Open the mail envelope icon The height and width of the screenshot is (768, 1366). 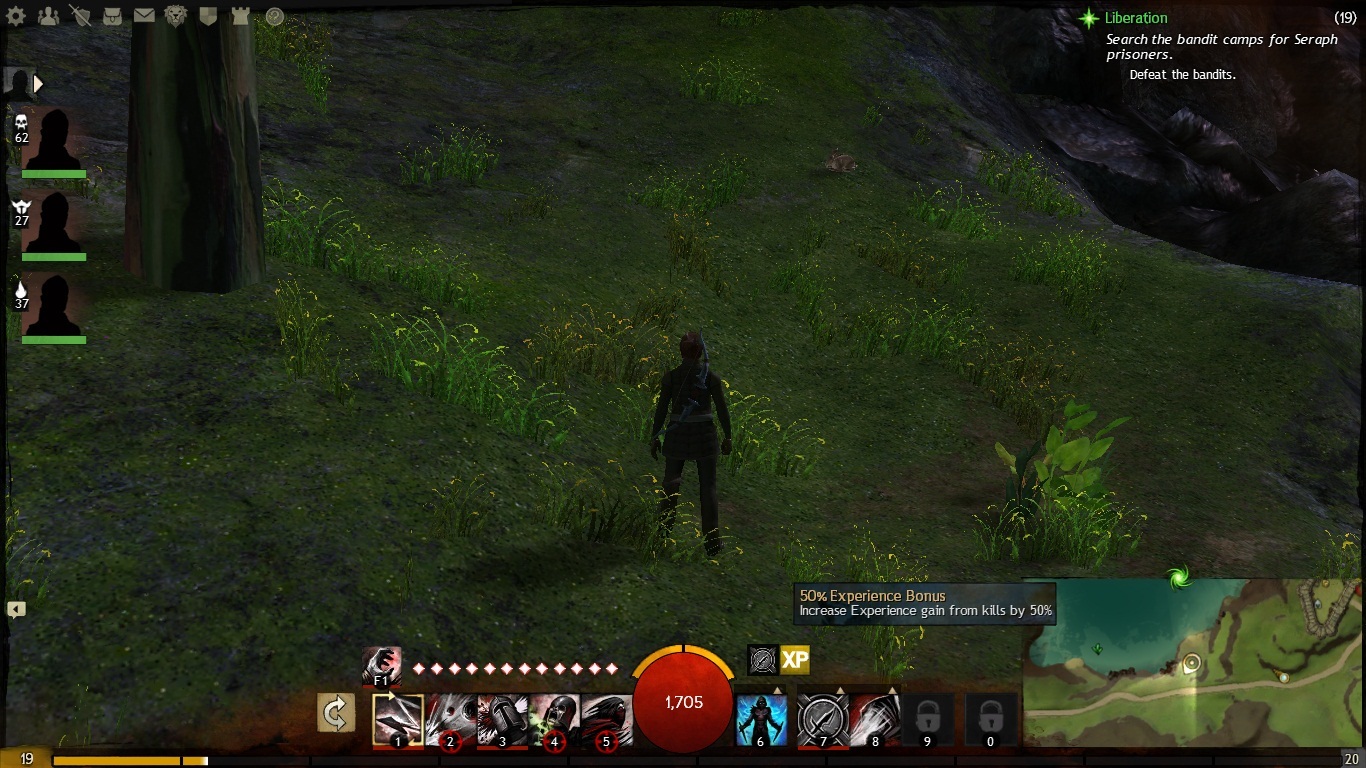pyautogui.click(x=144, y=16)
